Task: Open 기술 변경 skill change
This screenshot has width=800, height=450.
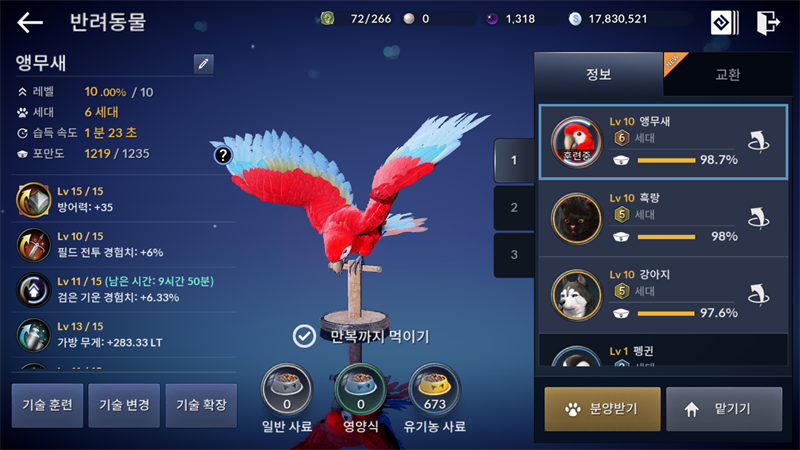Action: point(124,405)
